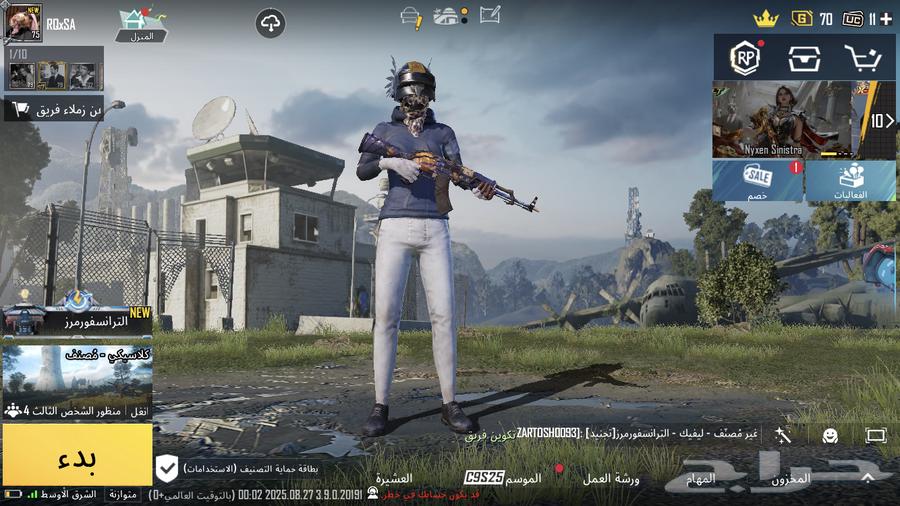
Task: Click the cloud download icon
Action: click(270, 23)
